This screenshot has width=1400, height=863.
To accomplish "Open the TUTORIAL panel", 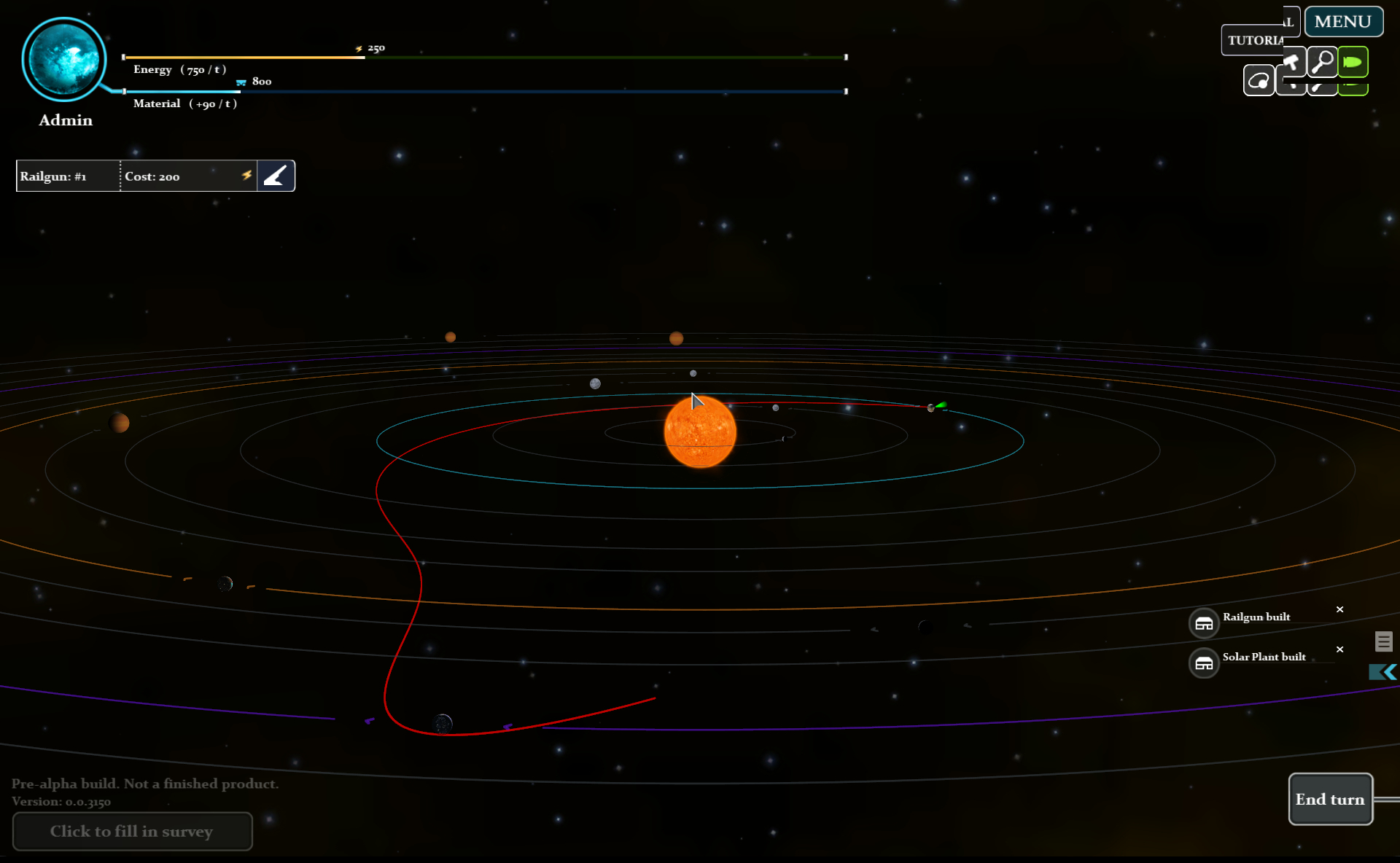I will (x=1255, y=40).
